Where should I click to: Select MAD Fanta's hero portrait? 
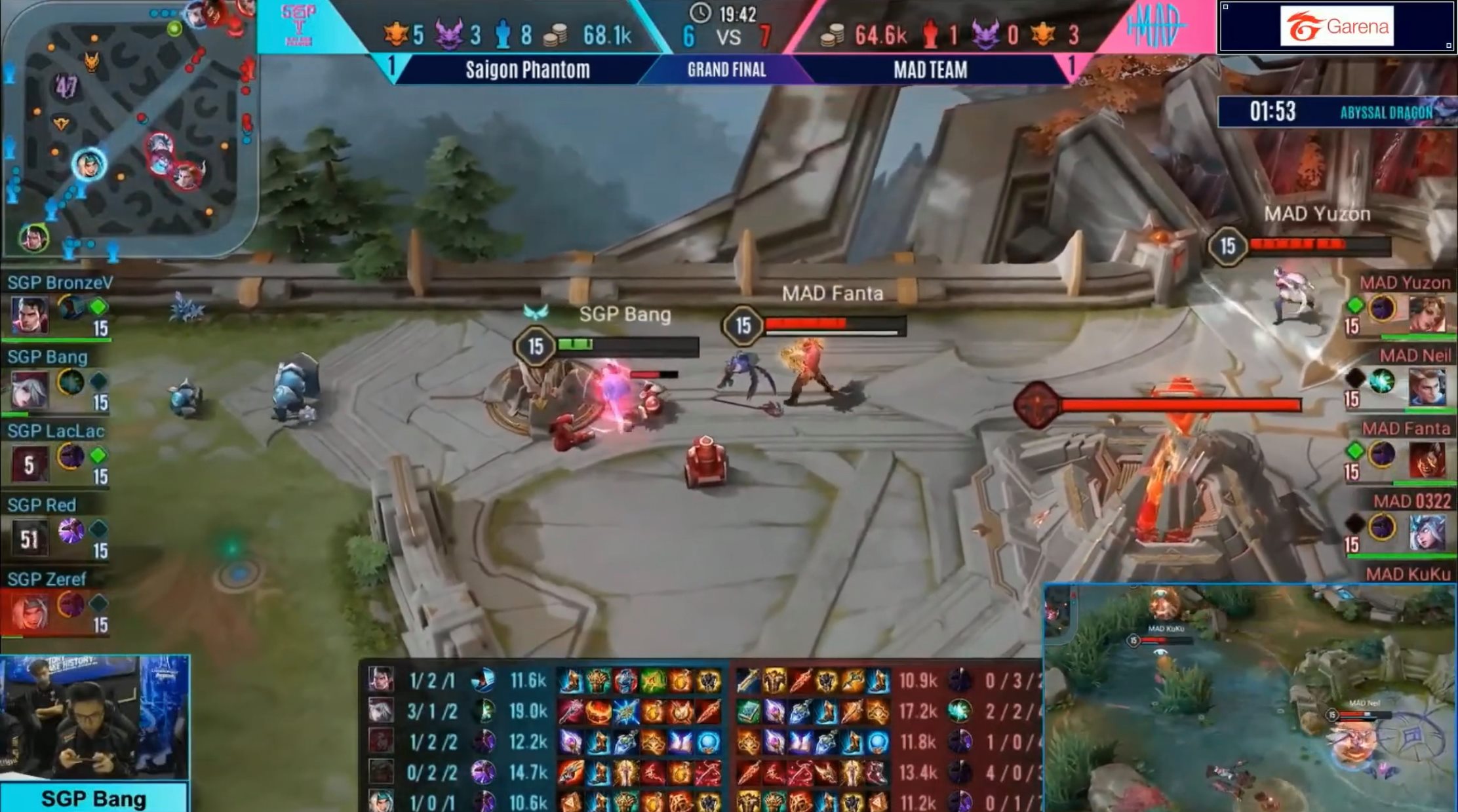click(x=1427, y=460)
